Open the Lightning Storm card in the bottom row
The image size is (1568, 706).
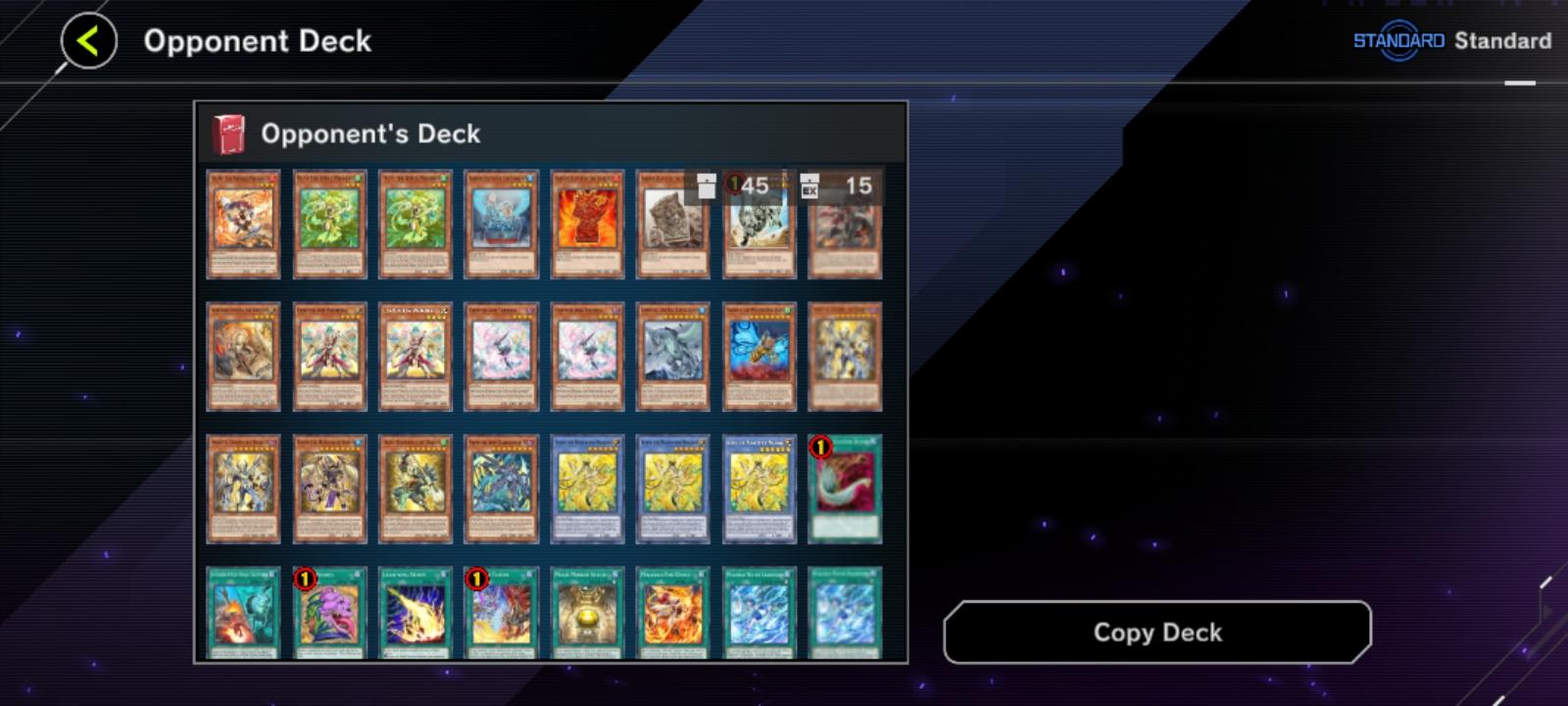click(416, 613)
